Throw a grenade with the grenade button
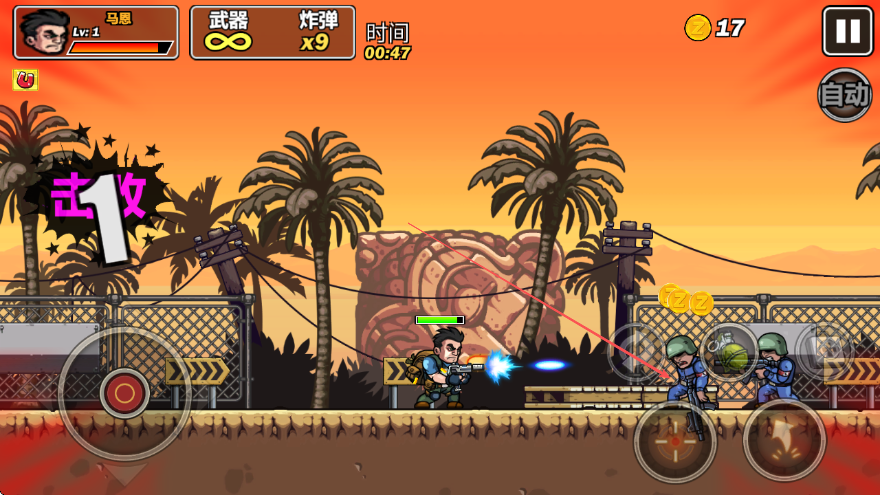The width and height of the screenshot is (880, 495). click(x=730, y=352)
